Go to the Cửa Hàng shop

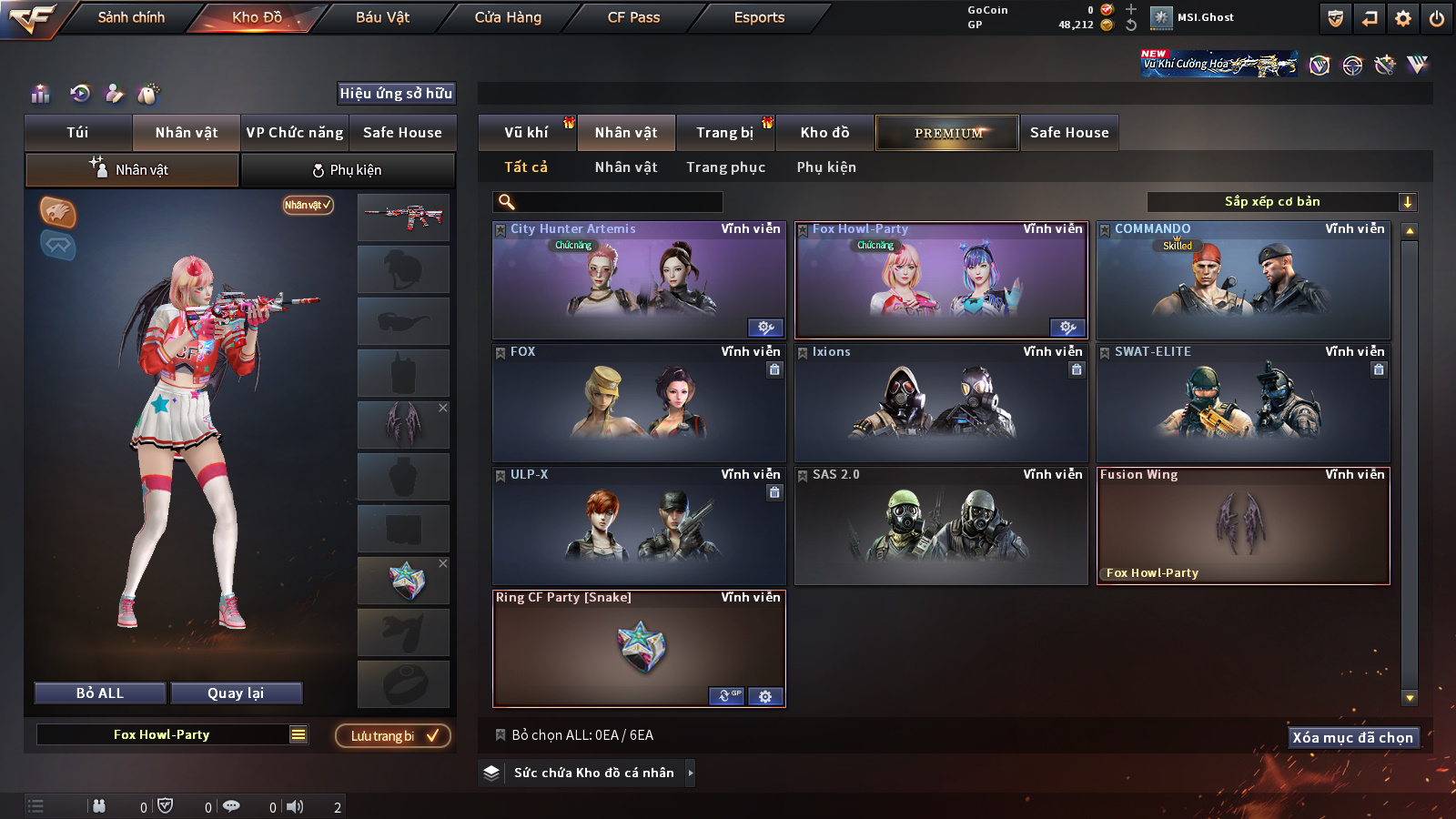tap(508, 17)
